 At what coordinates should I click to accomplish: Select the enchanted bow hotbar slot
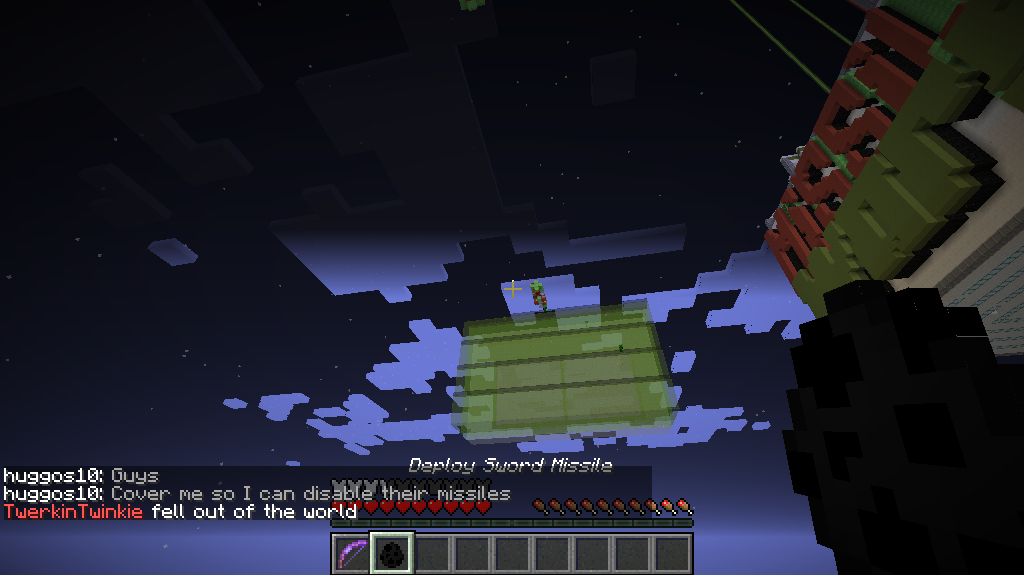(351, 553)
